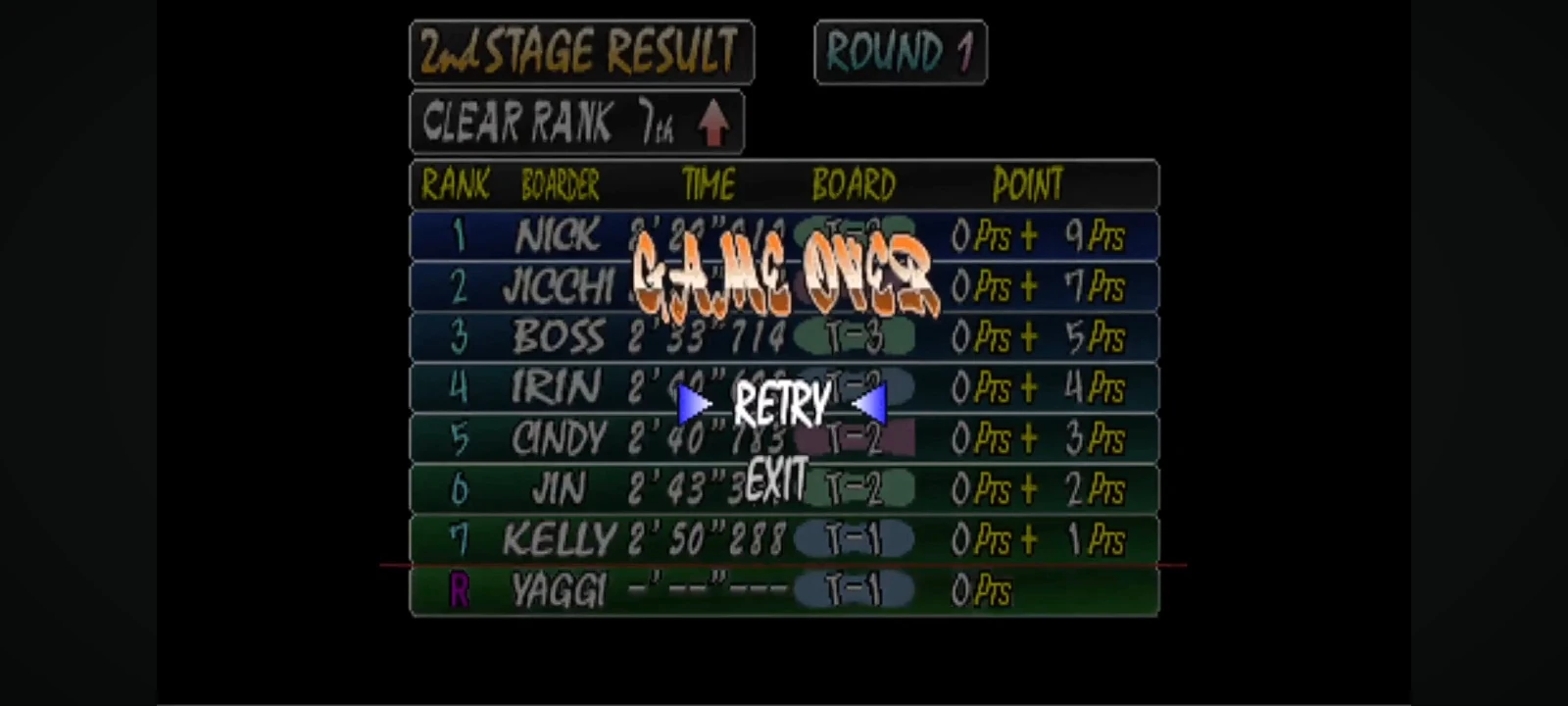This screenshot has height=706, width=1568.
Task: Click the TIME column header
Action: point(710,183)
